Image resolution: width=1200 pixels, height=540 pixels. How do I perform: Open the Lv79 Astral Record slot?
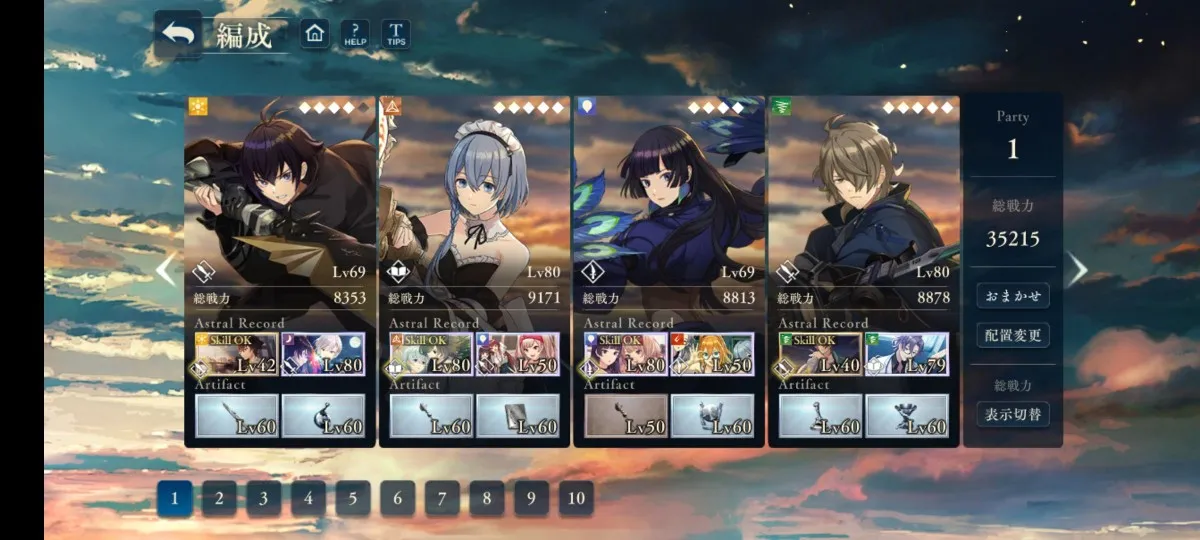coord(906,355)
